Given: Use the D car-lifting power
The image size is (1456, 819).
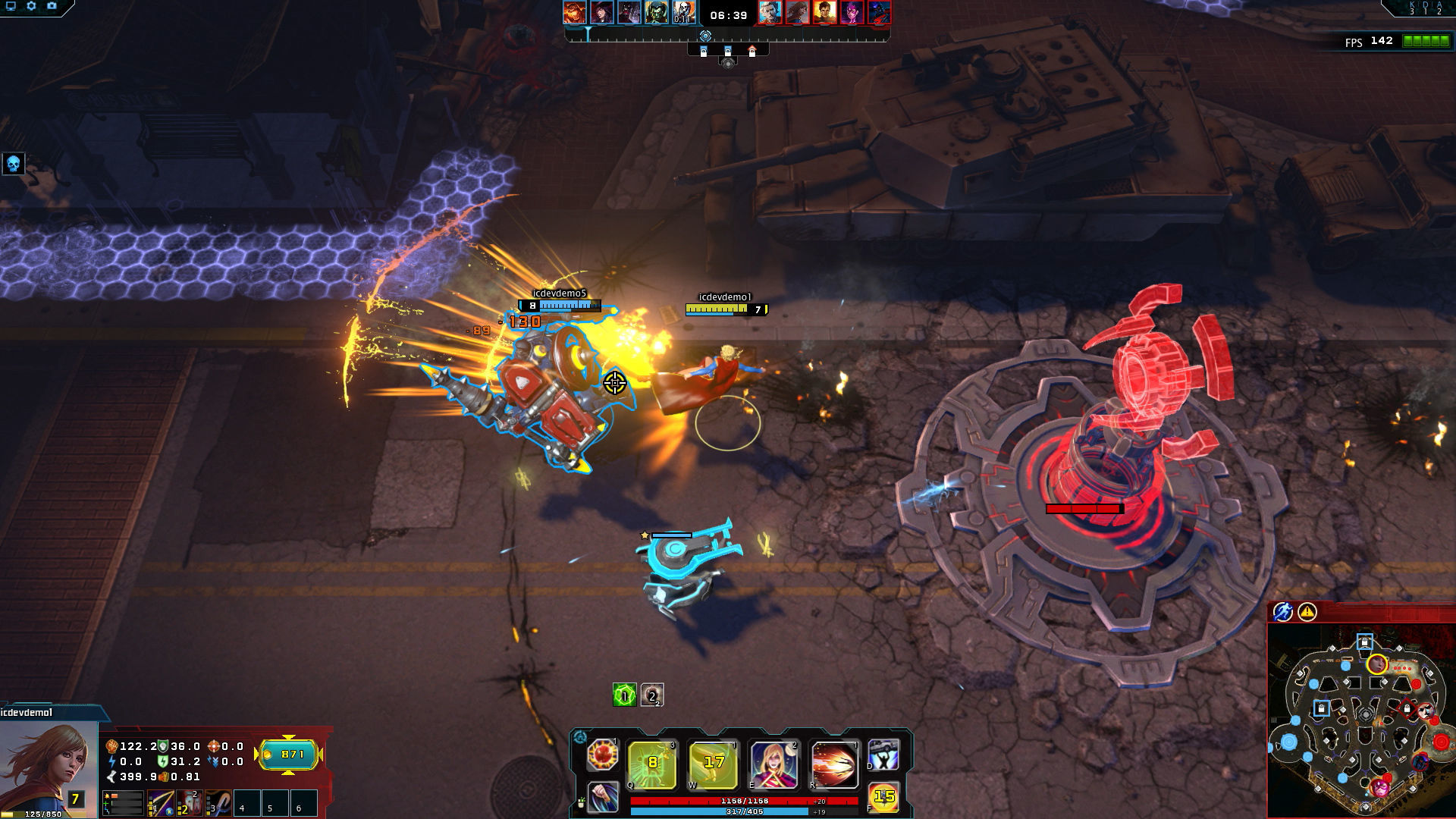Looking at the screenshot, I should [883, 755].
